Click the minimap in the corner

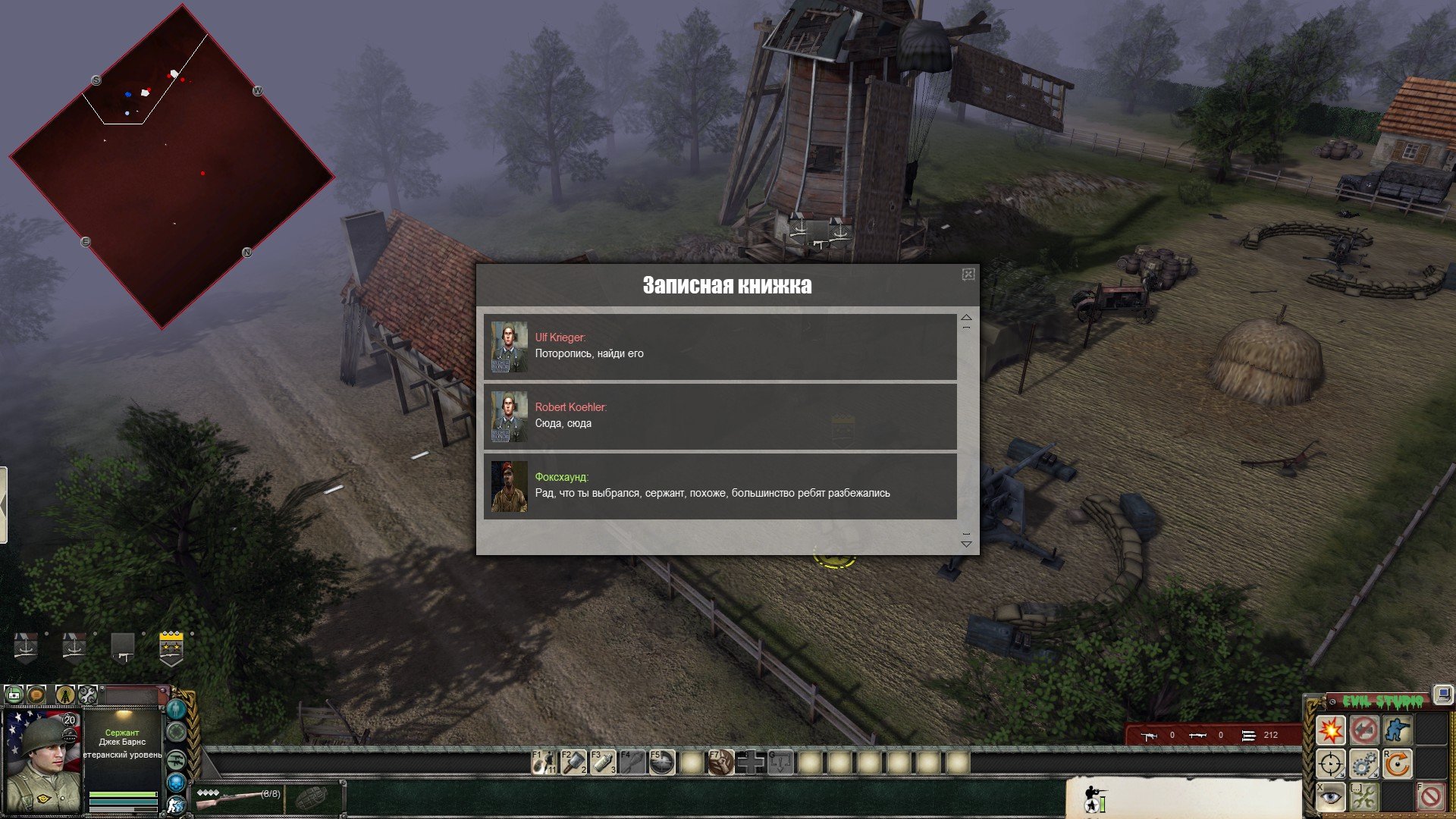coord(171,167)
